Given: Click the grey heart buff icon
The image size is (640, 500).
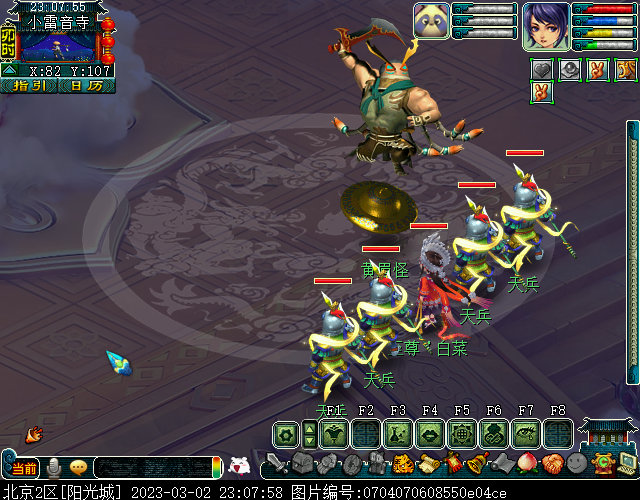Looking at the screenshot, I should [x=542, y=69].
